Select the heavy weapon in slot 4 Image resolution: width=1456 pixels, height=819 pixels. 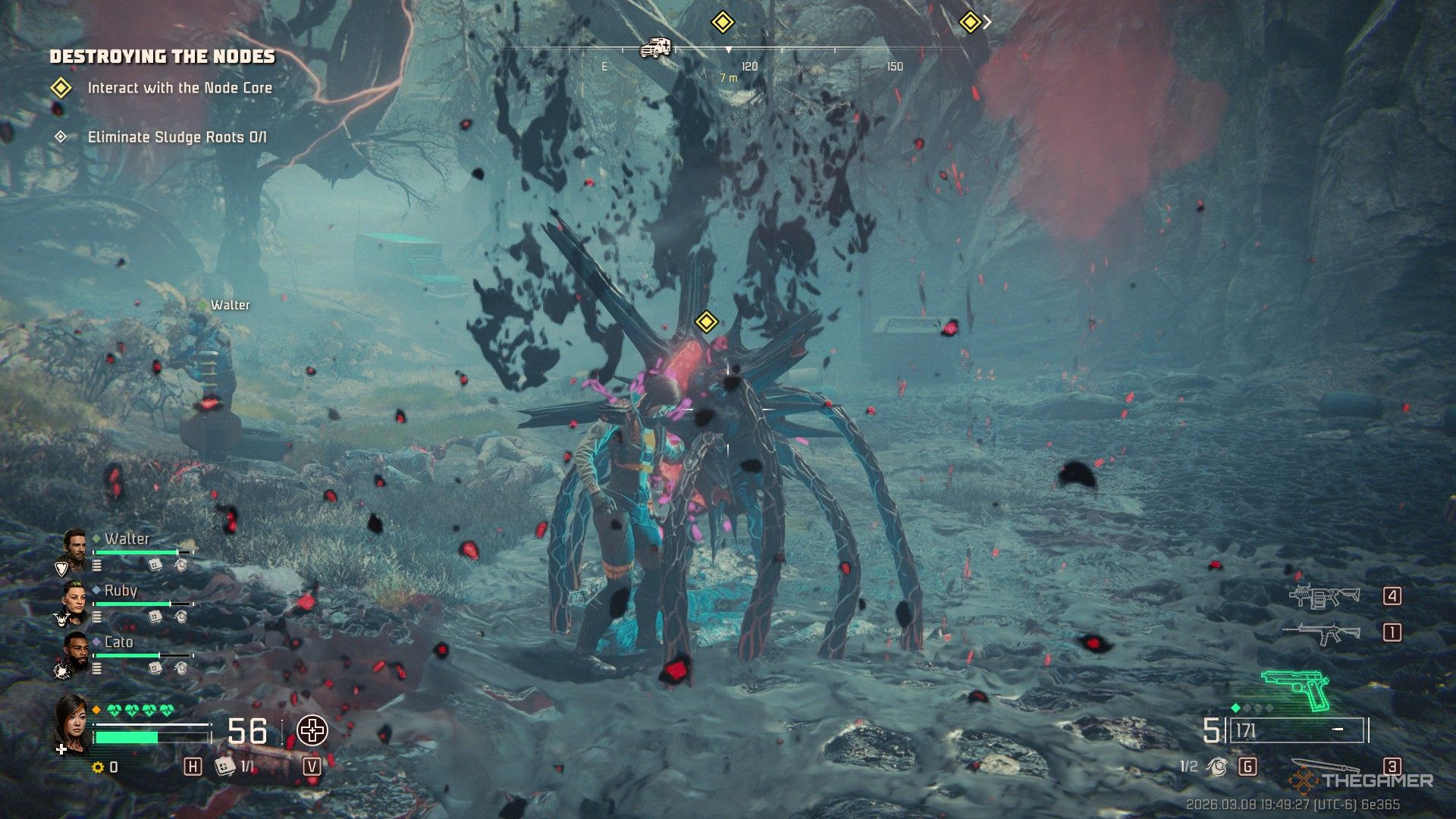pyautogui.click(x=1325, y=597)
